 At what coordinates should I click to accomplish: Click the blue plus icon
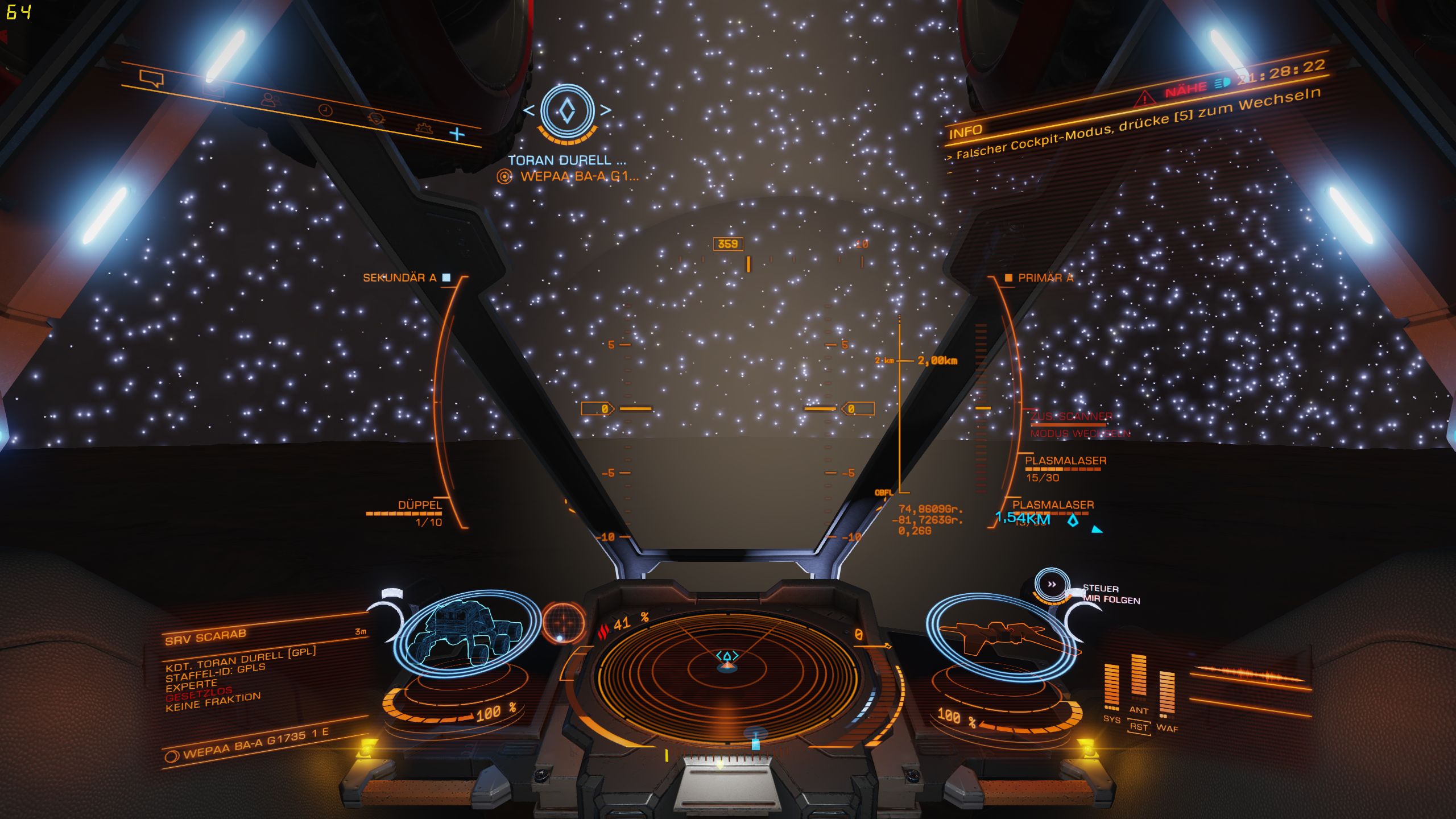(x=457, y=134)
